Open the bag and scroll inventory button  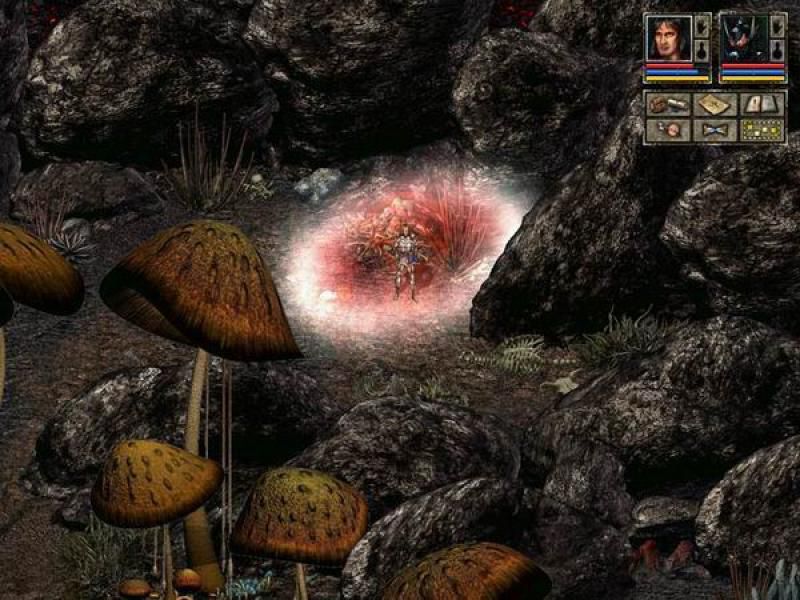667,104
